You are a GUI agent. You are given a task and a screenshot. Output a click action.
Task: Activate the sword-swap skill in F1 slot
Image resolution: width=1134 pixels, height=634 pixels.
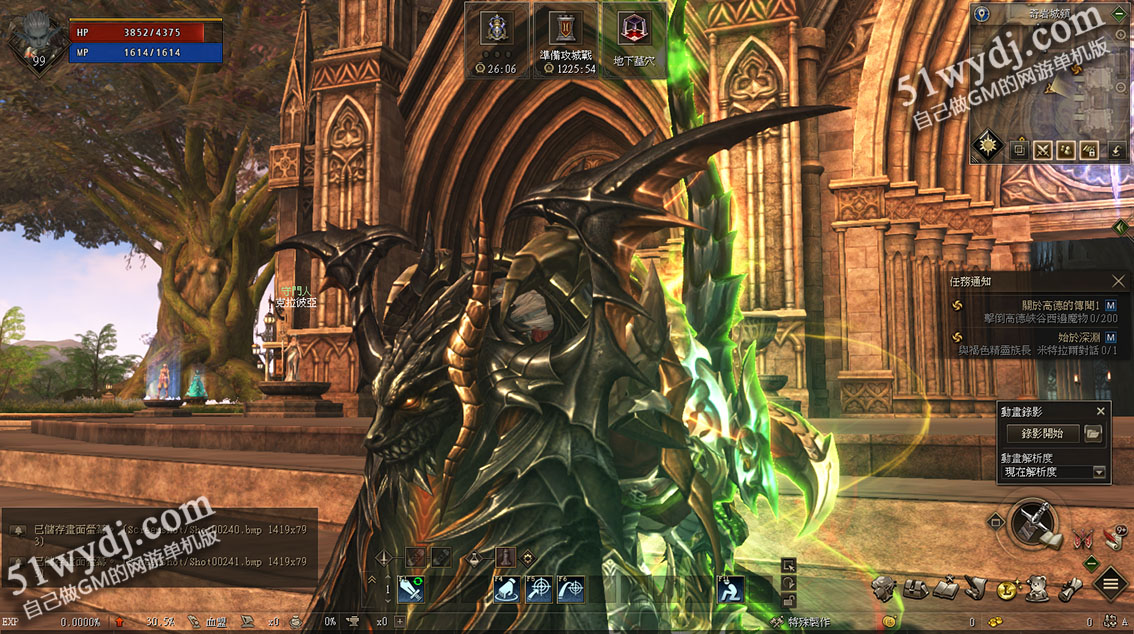click(x=411, y=590)
